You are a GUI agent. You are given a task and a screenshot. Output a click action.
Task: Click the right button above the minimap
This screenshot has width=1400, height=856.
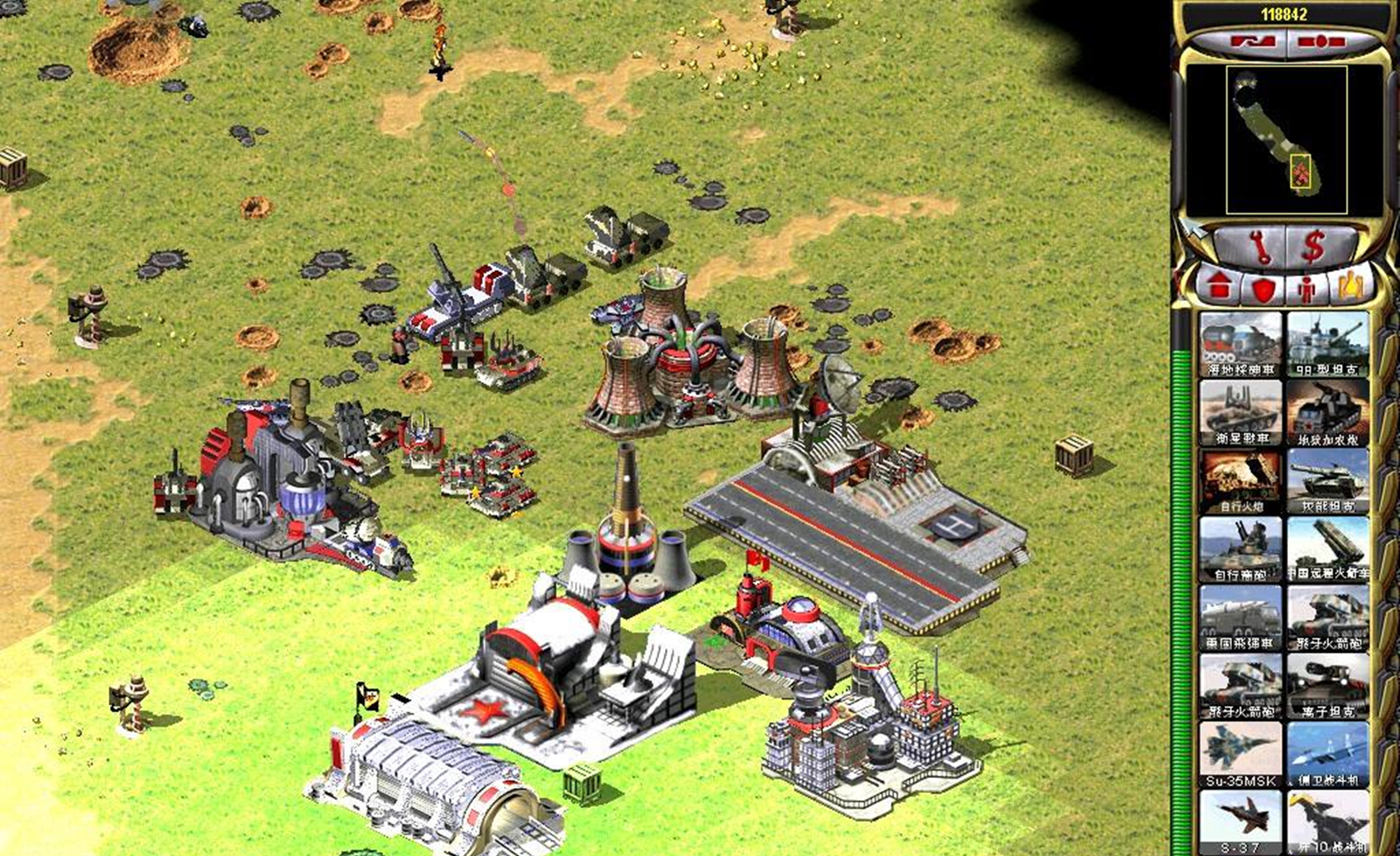(1320, 41)
